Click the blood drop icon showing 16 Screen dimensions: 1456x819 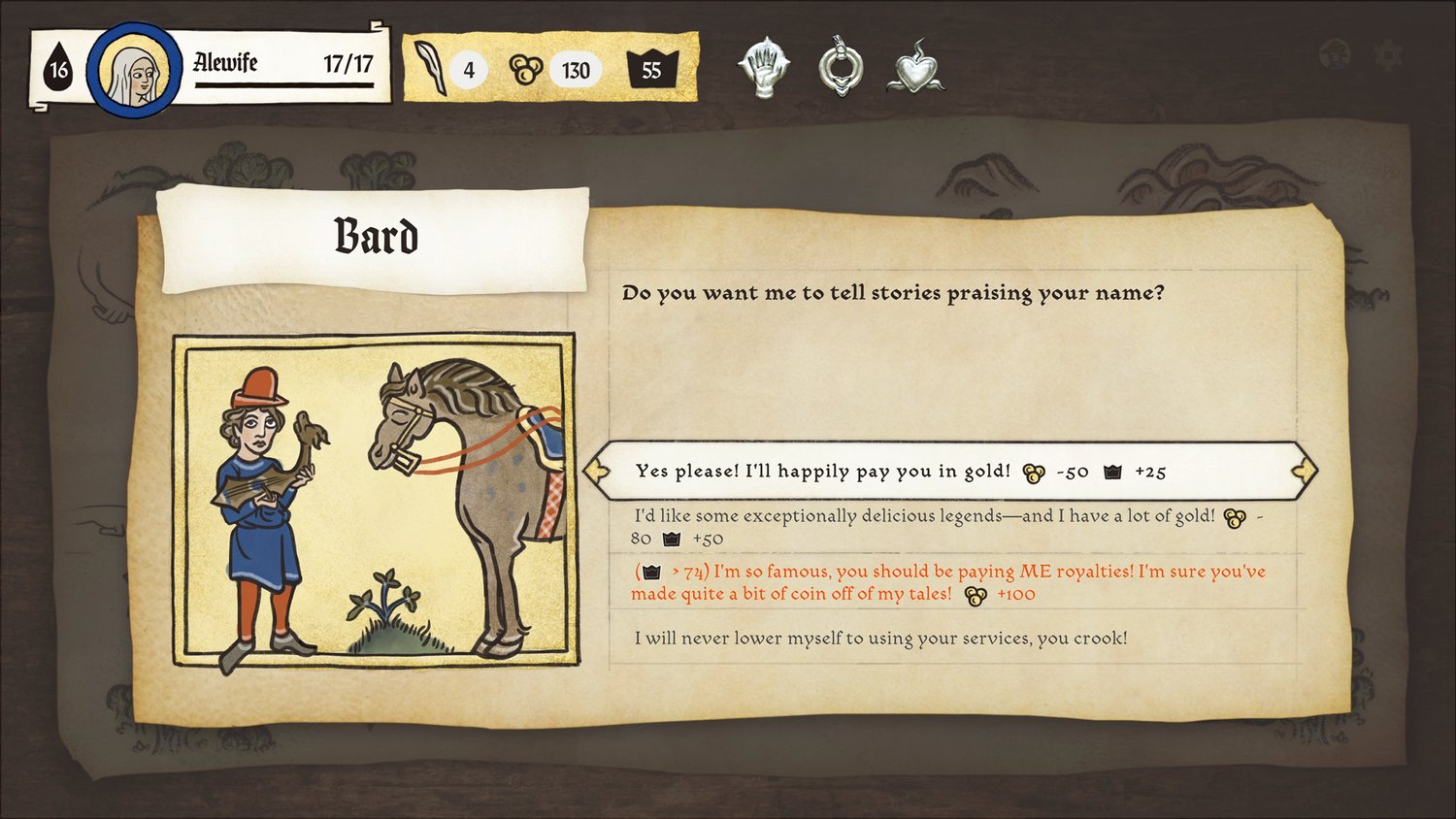tap(58, 68)
